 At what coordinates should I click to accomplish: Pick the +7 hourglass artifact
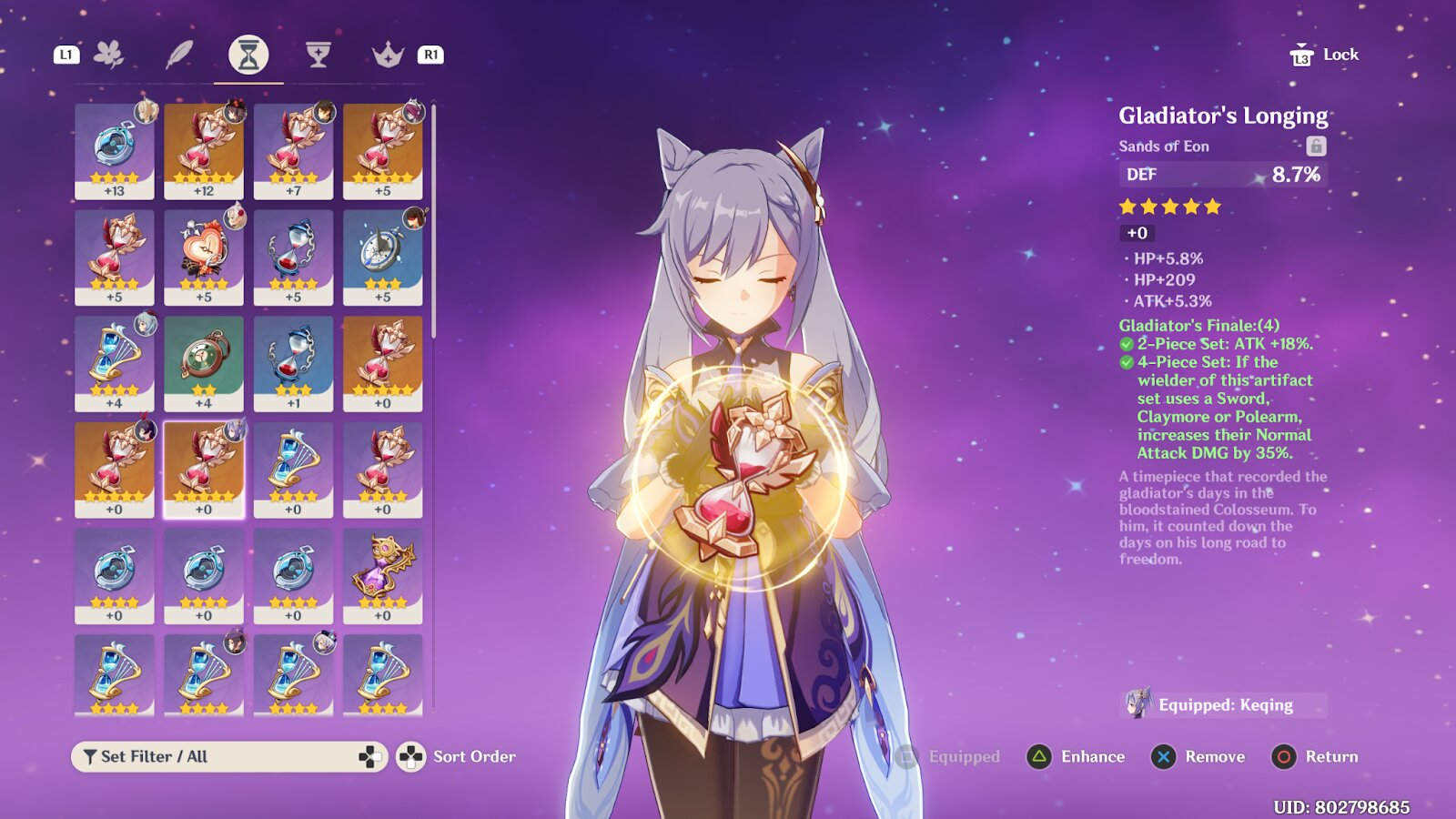click(293, 151)
